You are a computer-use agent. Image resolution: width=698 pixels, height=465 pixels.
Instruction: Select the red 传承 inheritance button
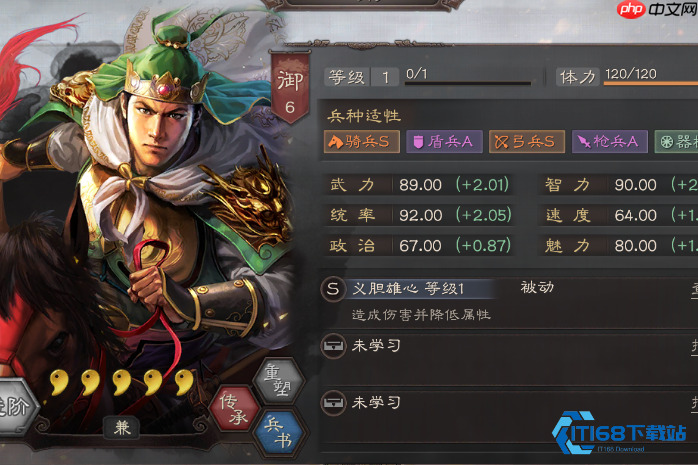[238, 408]
